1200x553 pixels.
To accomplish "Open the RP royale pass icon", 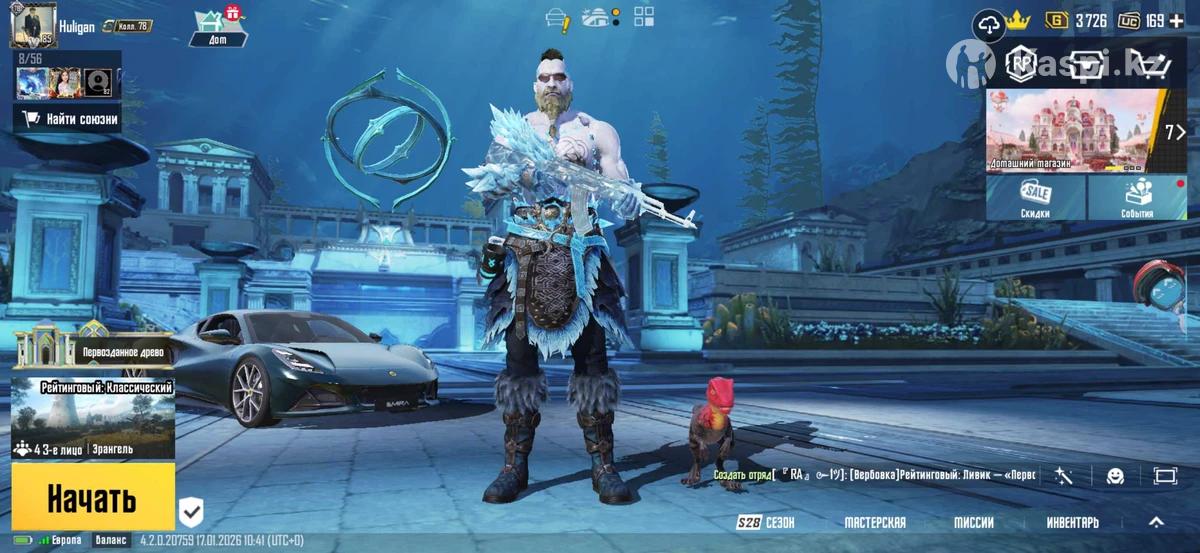I will (1021, 64).
